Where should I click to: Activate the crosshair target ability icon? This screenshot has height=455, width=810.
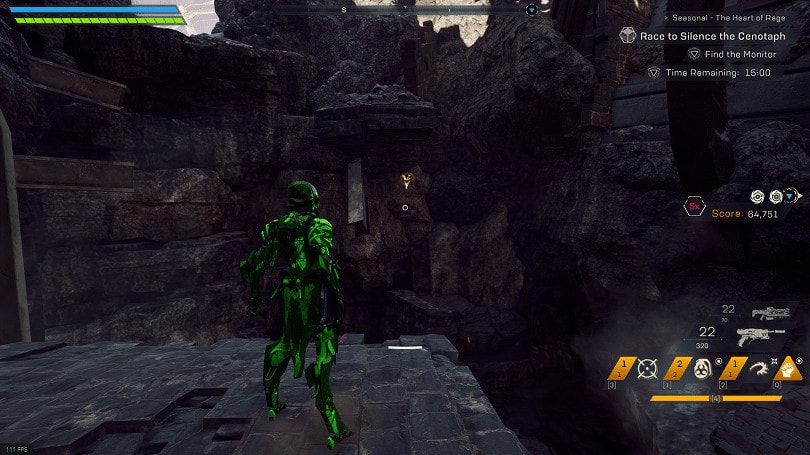tap(646, 369)
